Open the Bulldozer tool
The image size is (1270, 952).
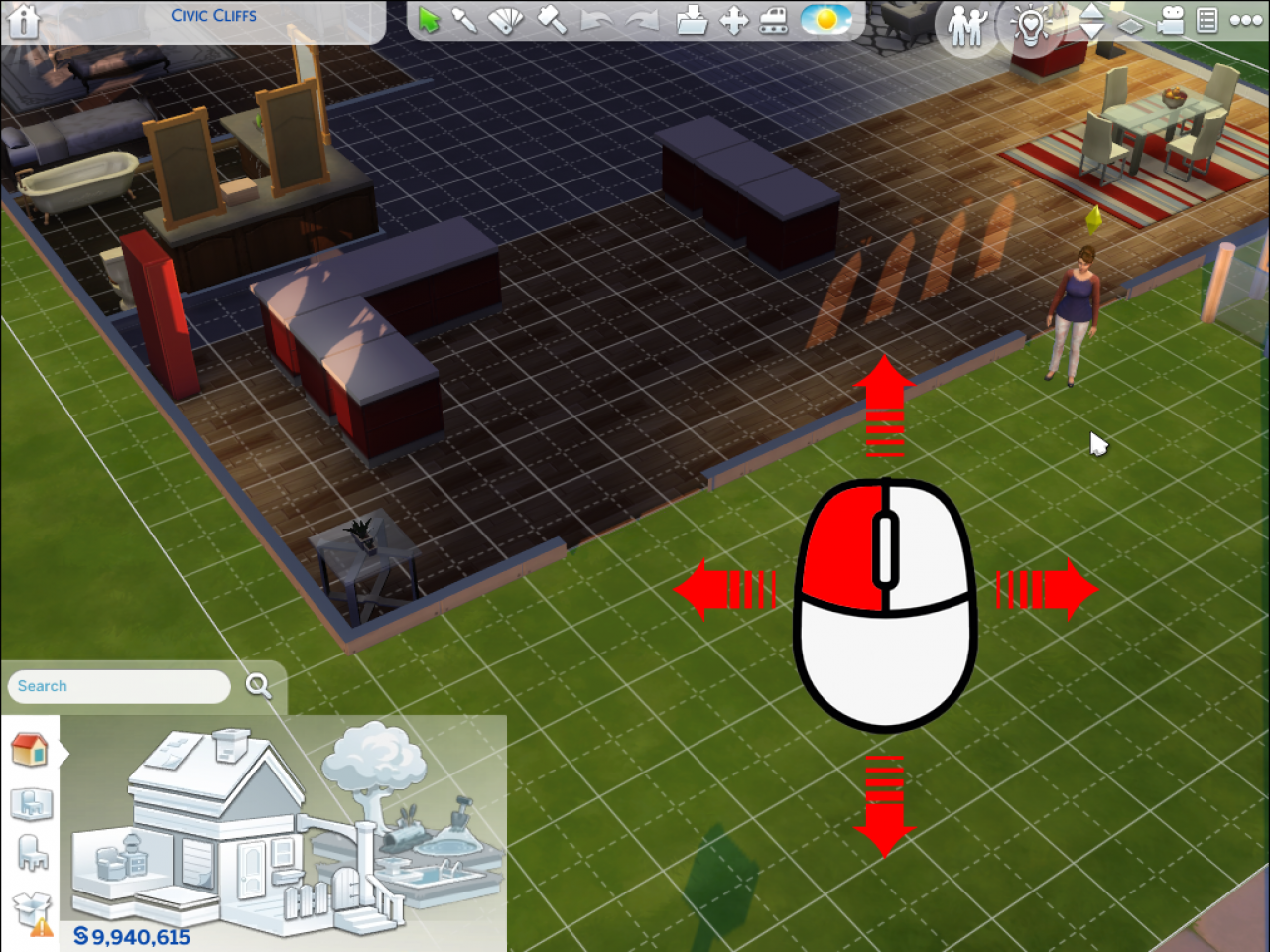(x=773, y=20)
